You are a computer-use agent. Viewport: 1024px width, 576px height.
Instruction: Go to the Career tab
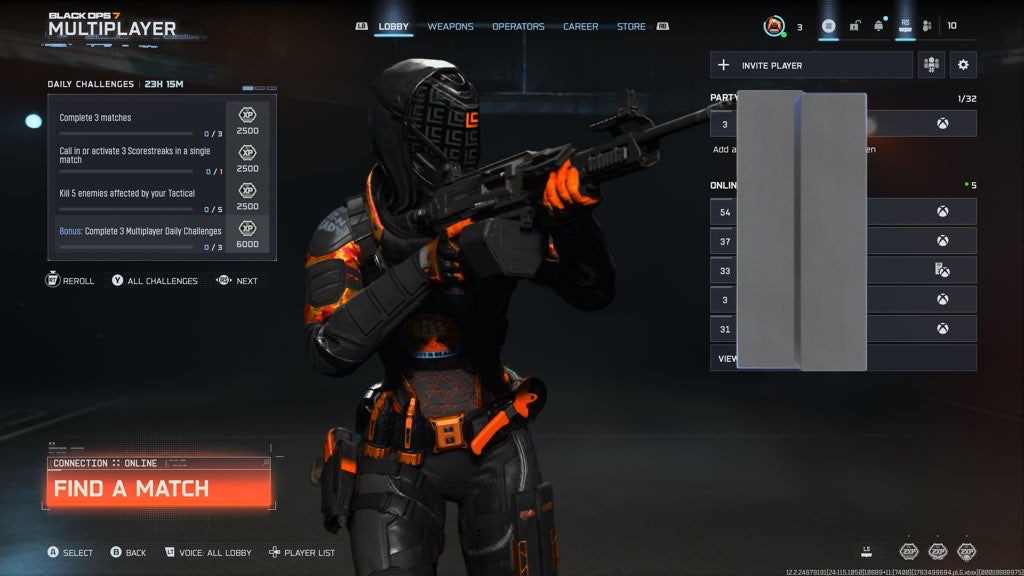pos(580,27)
